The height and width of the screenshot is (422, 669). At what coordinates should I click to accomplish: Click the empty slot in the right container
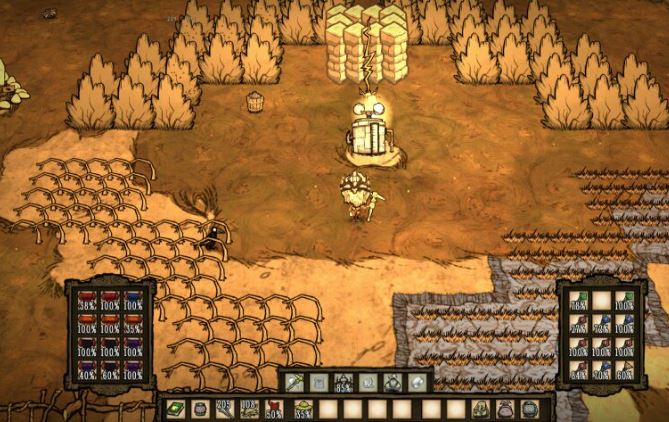tap(601, 300)
